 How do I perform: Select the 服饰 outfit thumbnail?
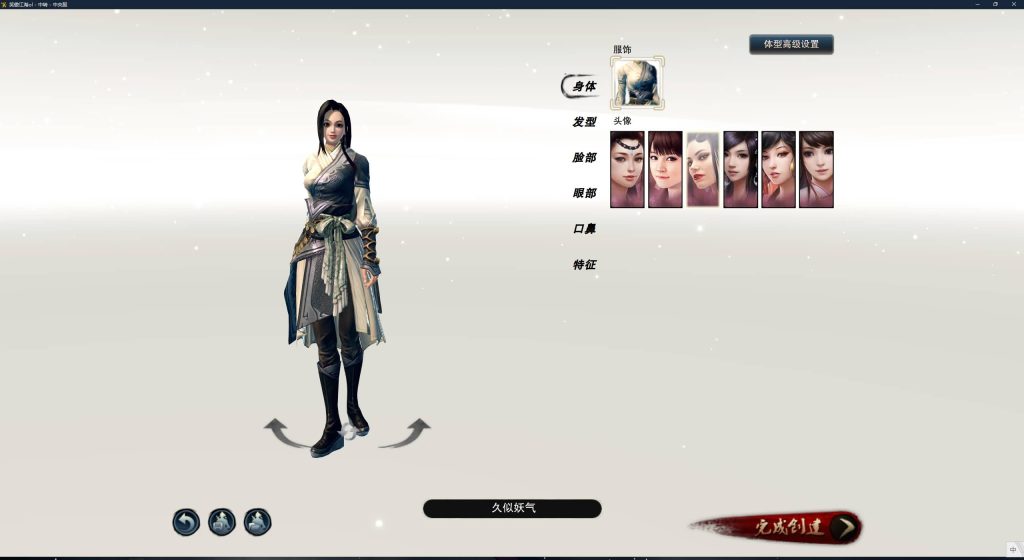(x=637, y=83)
